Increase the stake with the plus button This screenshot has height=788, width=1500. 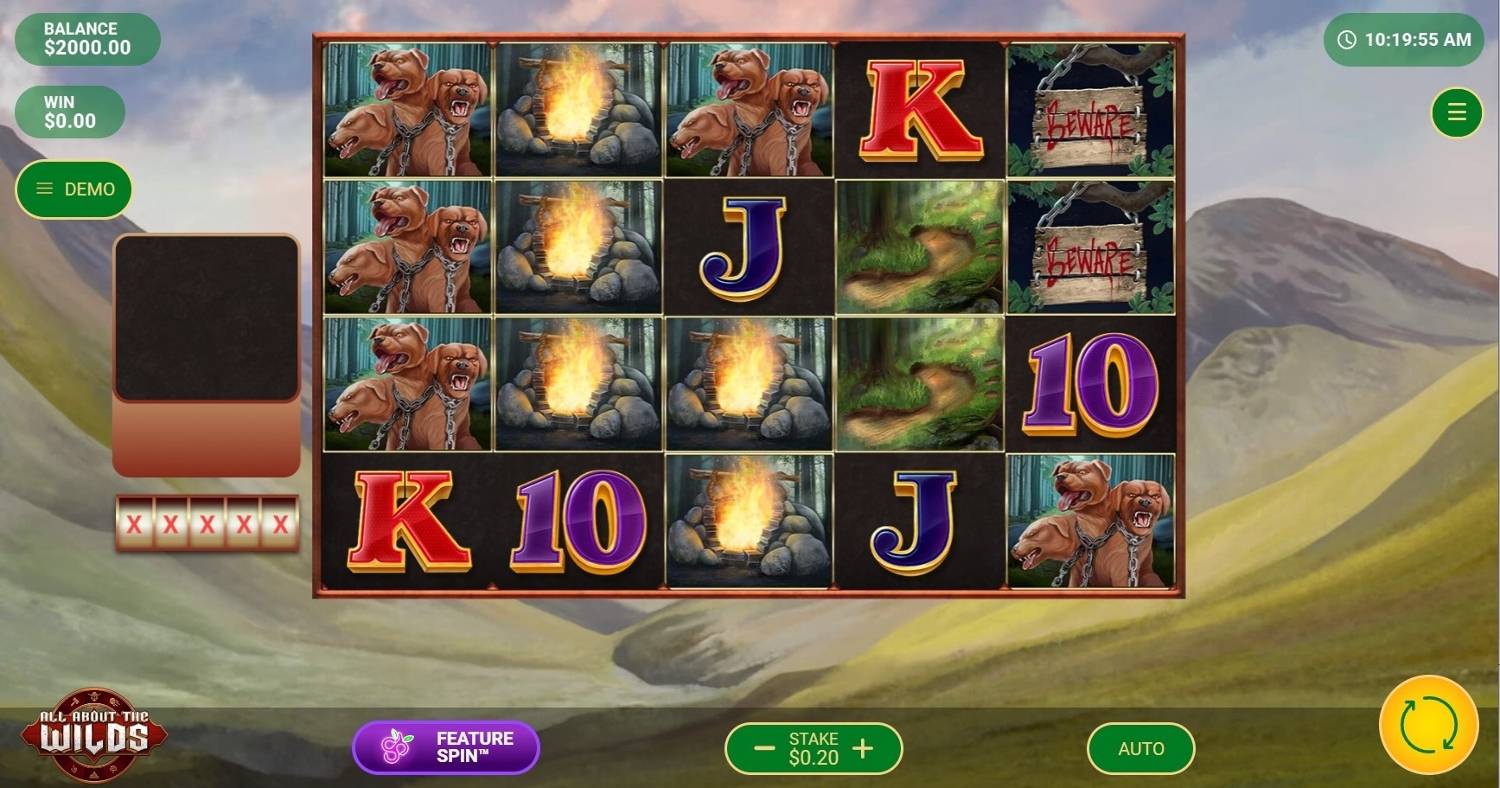click(x=862, y=748)
